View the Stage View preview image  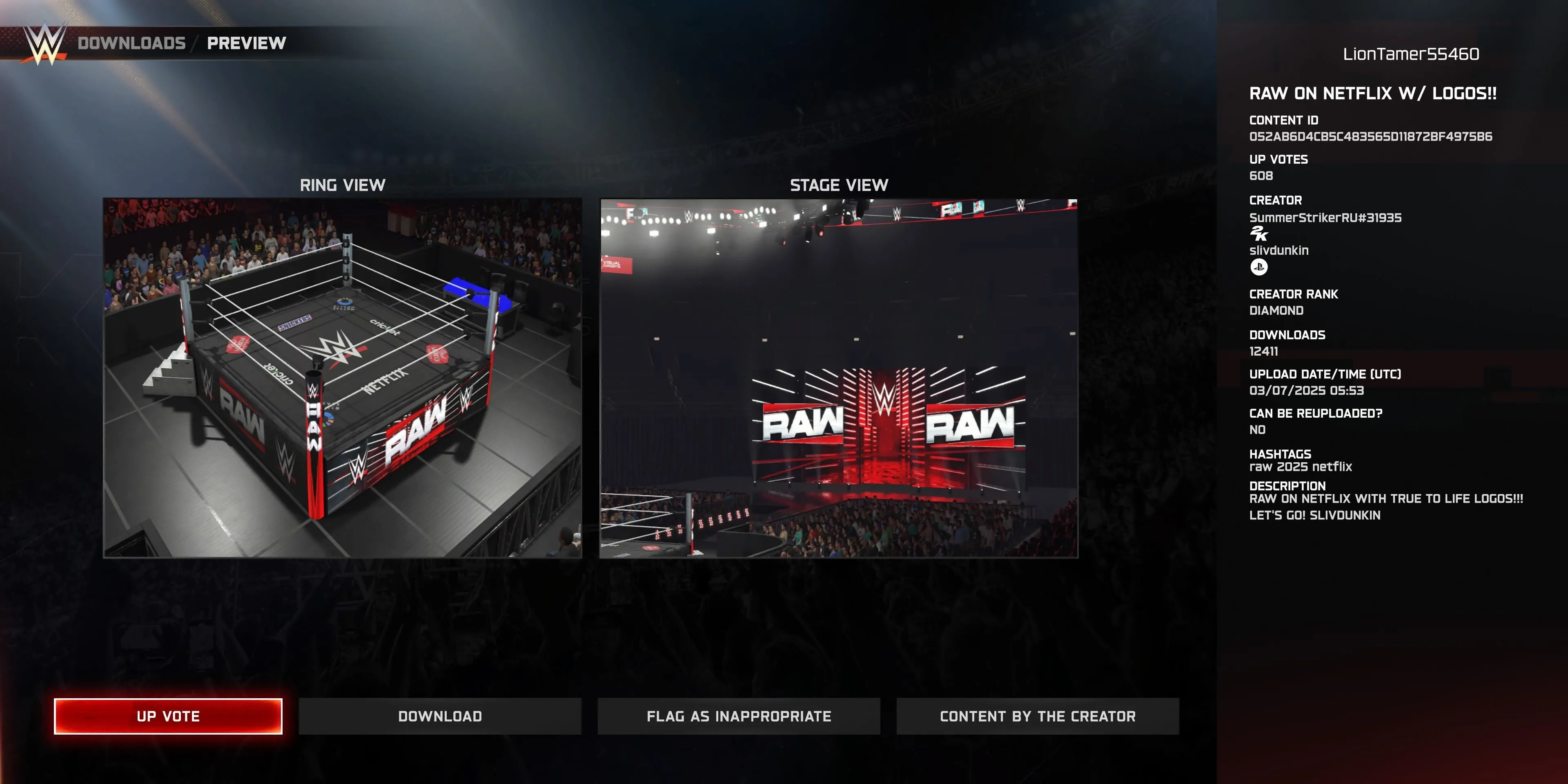click(x=838, y=377)
